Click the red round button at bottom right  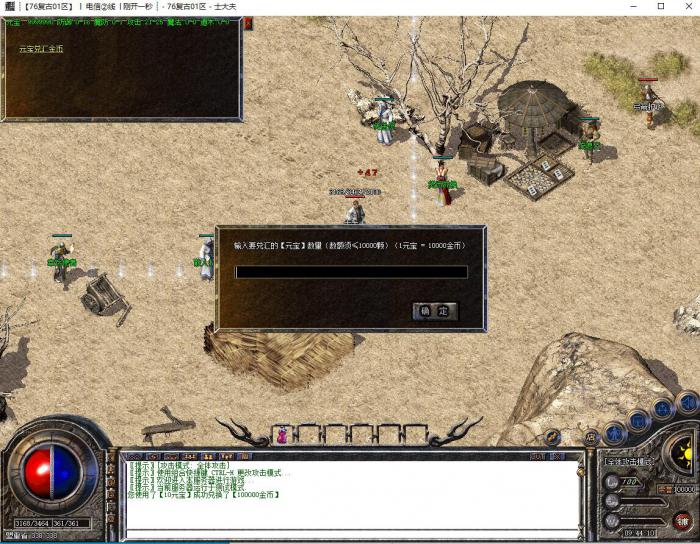pyautogui.click(x=683, y=521)
